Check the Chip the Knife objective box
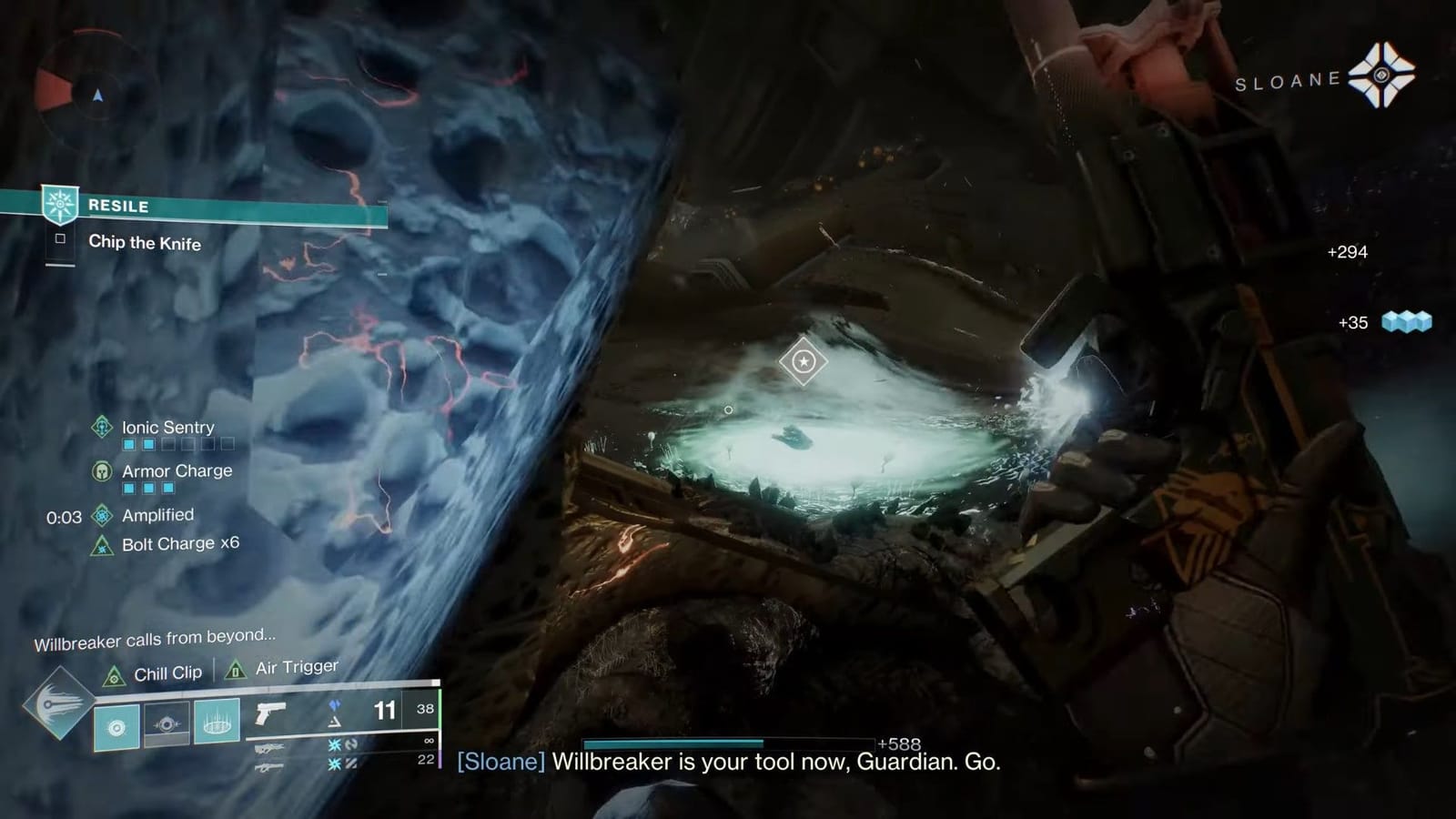 59,240
